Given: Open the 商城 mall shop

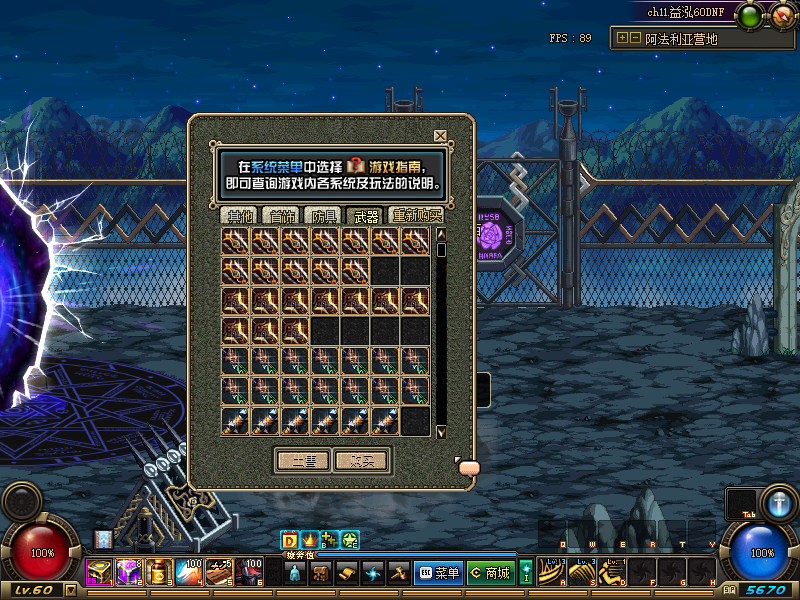Looking at the screenshot, I should 490,573.
